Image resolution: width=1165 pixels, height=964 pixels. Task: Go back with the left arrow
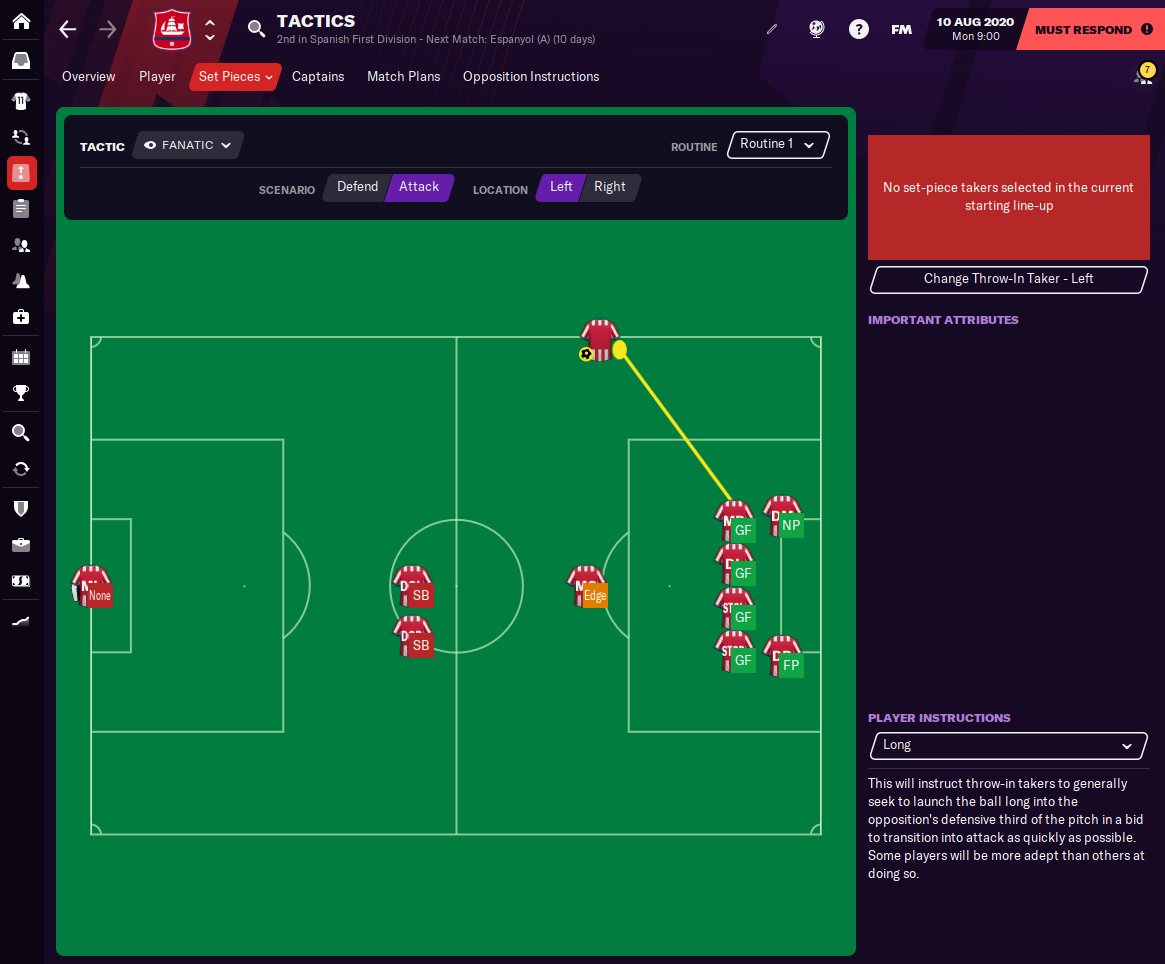click(68, 29)
